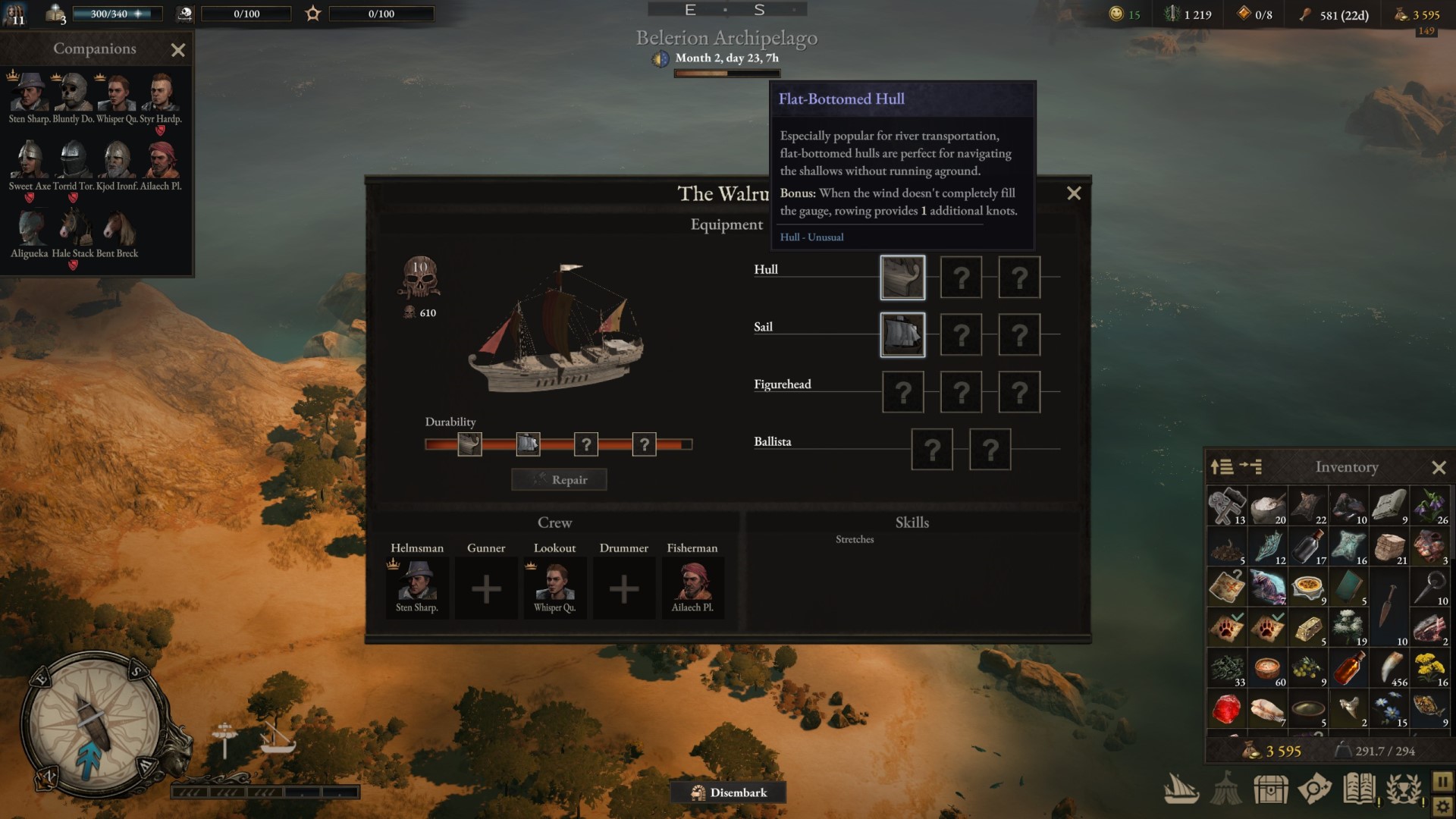Open the settings gear icon
The image size is (1456, 819).
pyautogui.click(x=1444, y=807)
